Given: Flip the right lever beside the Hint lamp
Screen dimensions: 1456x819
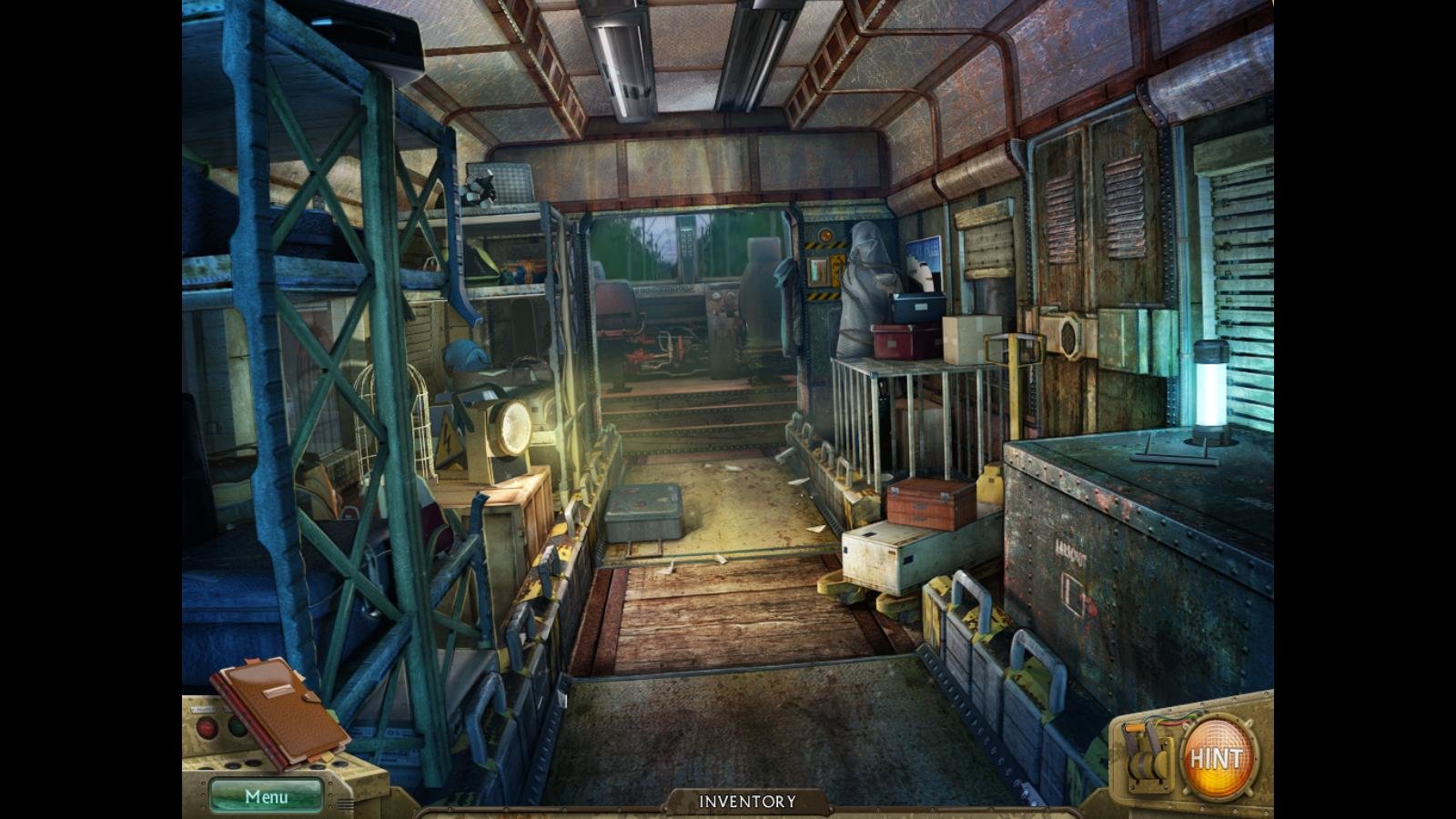Looking at the screenshot, I should pyautogui.click(x=1154, y=742).
